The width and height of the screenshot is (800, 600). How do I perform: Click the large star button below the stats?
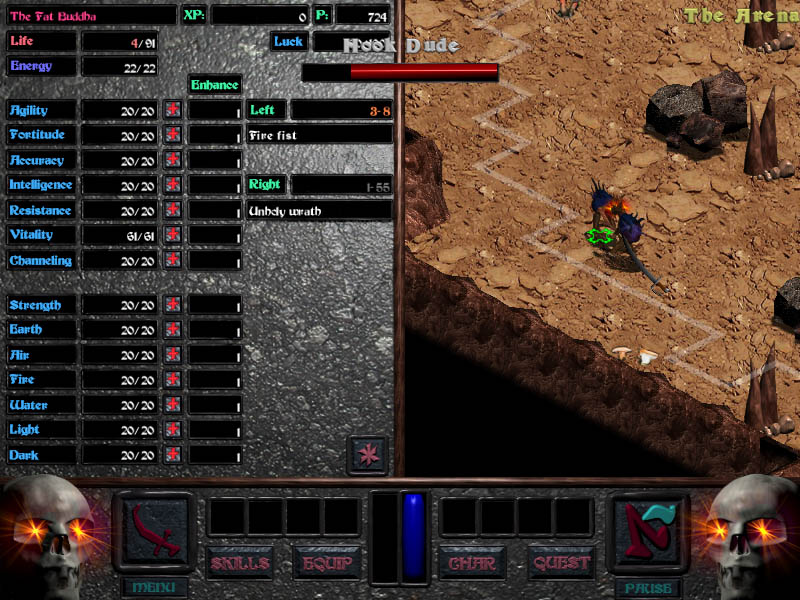pyautogui.click(x=367, y=455)
